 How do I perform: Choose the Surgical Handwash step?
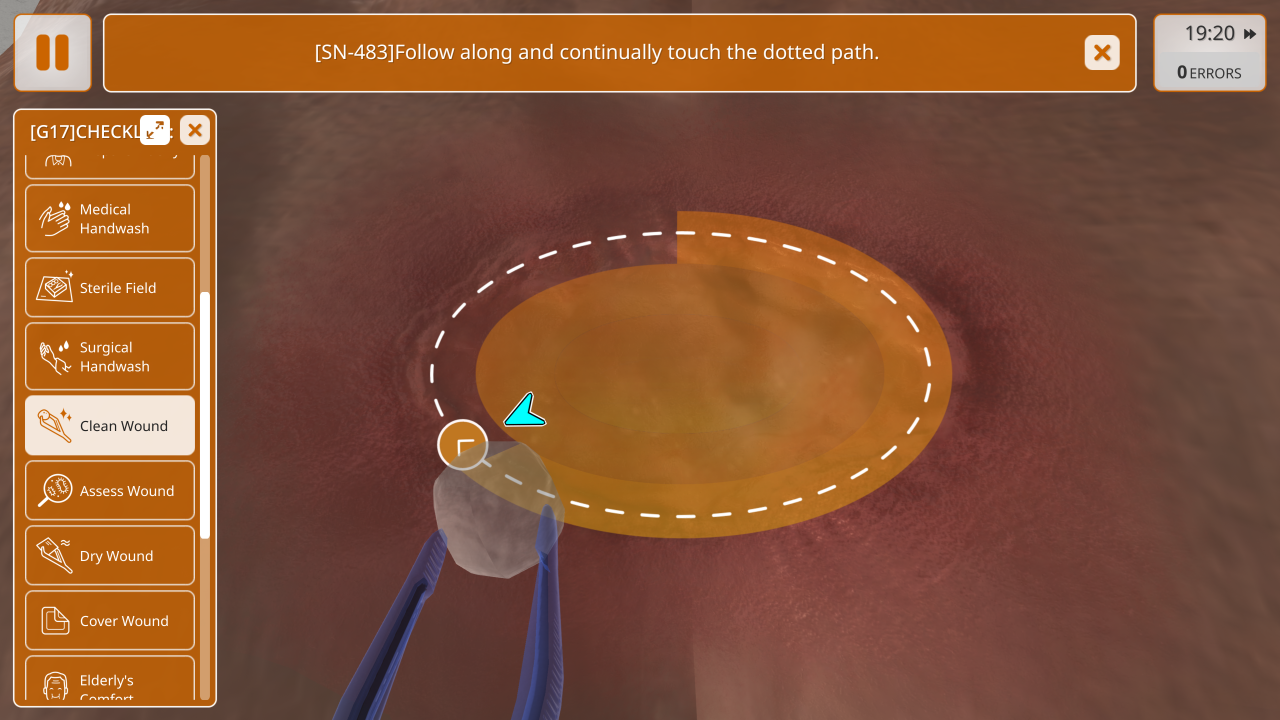pos(110,357)
